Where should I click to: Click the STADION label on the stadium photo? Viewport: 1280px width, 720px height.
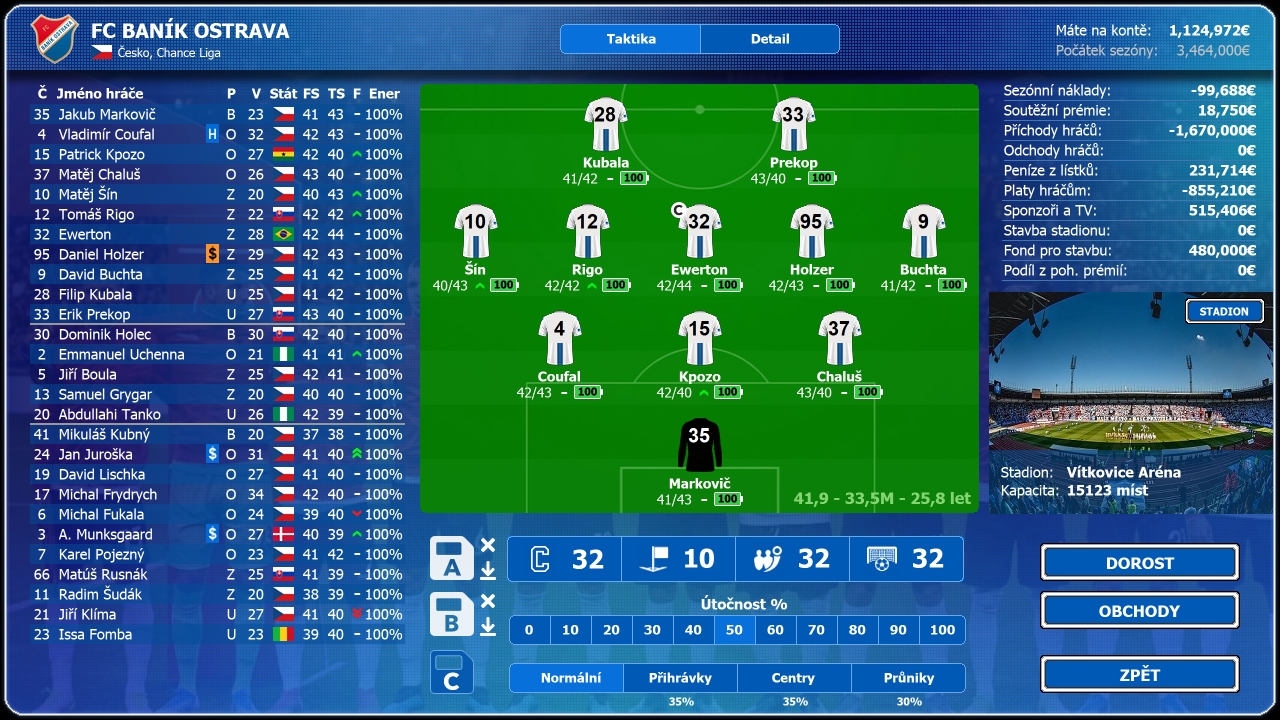pyautogui.click(x=1225, y=311)
